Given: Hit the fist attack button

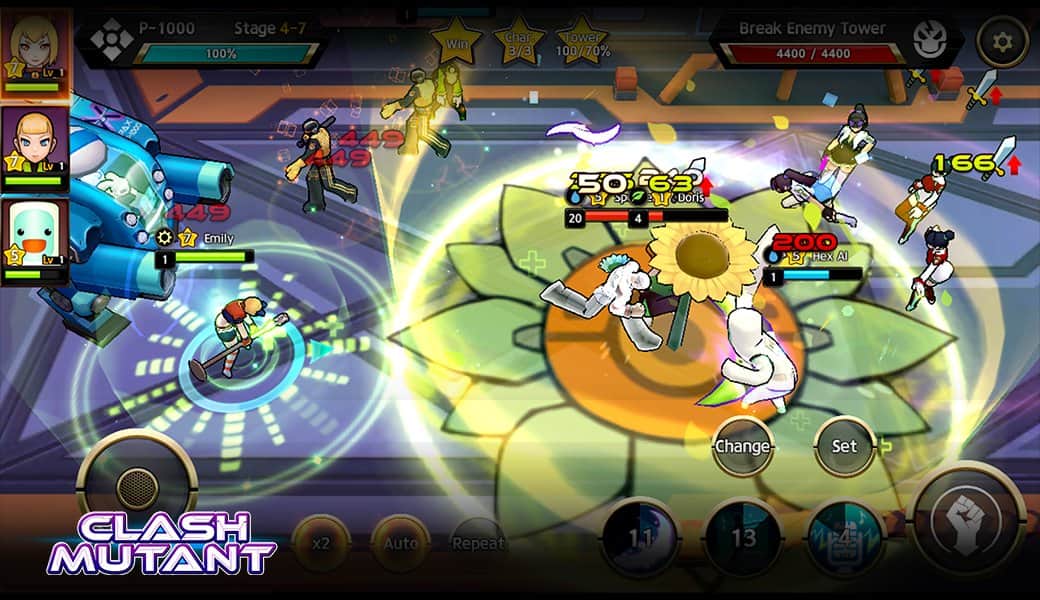Looking at the screenshot, I should (969, 521).
